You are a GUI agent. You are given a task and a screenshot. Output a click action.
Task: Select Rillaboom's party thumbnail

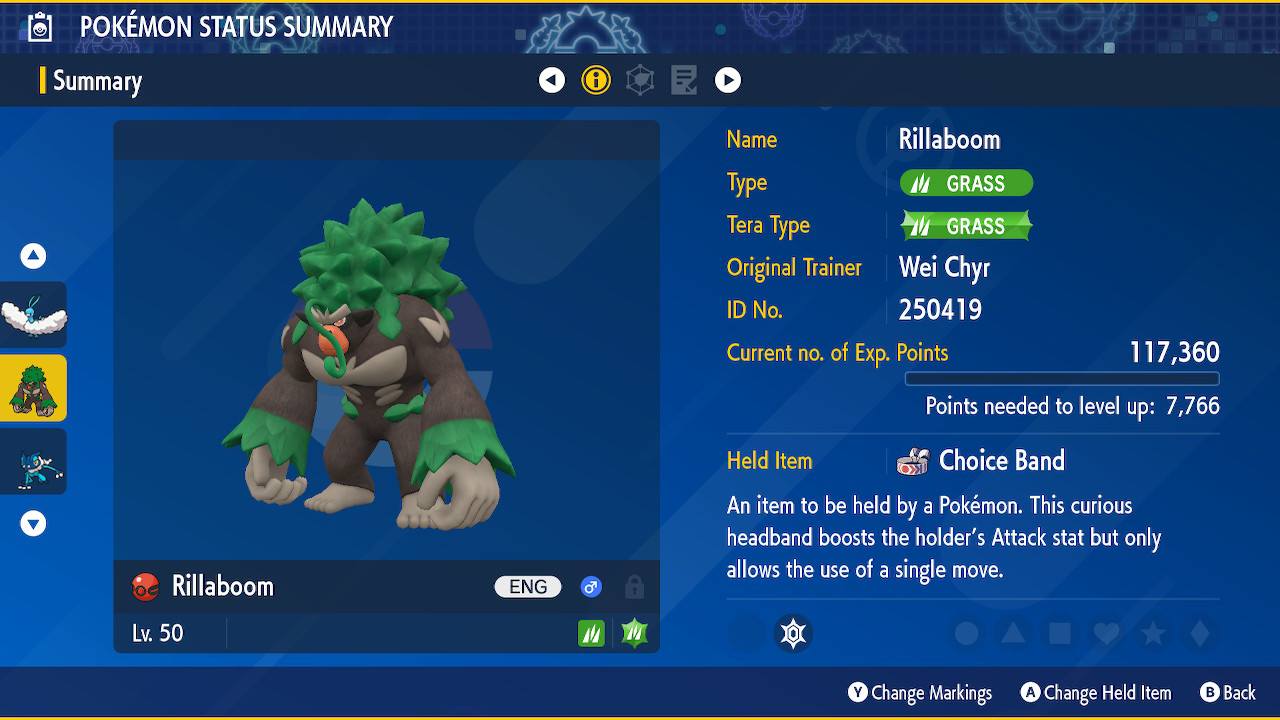click(x=34, y=388)
